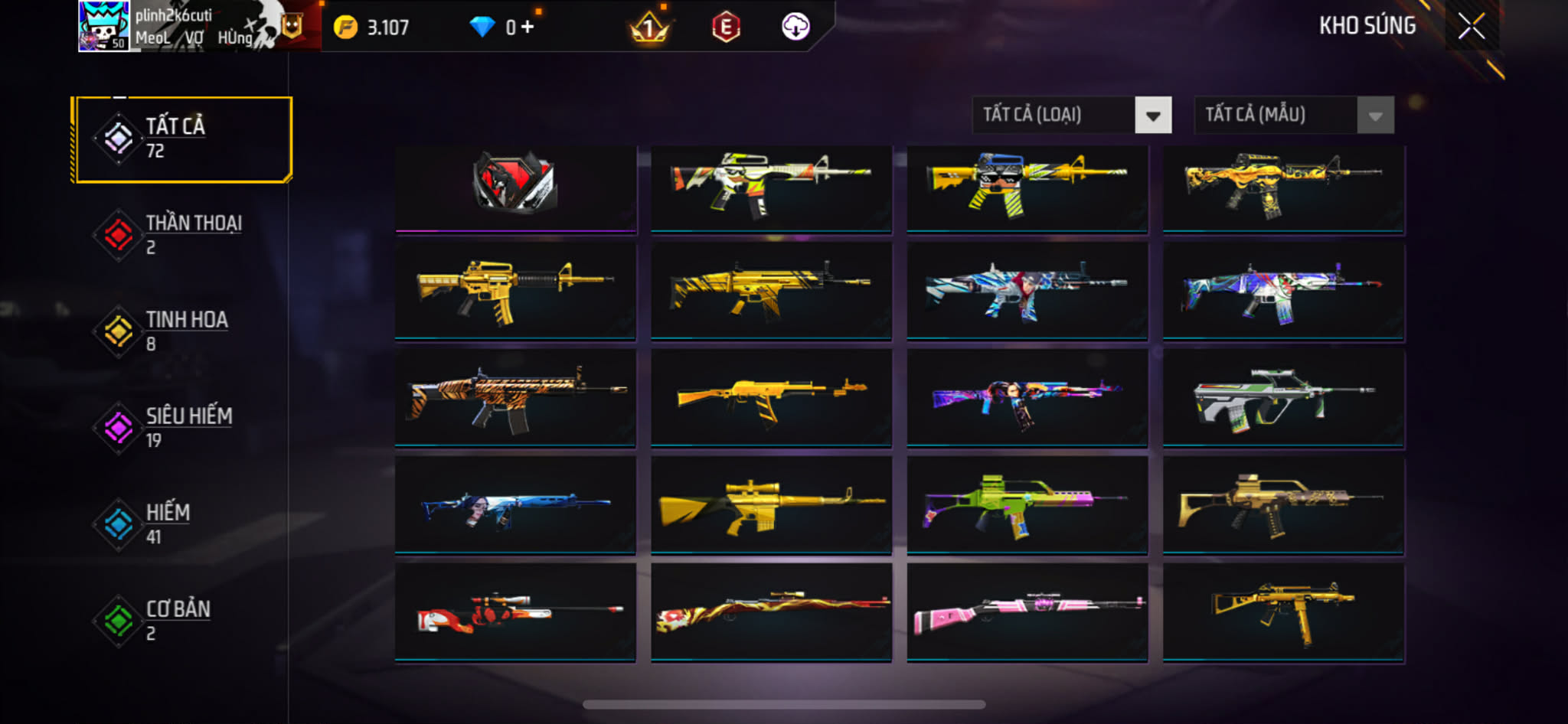The width and height of the screenshot is (1568, 724).
Task: Open the cloud download icon
Action: [795, 27]
